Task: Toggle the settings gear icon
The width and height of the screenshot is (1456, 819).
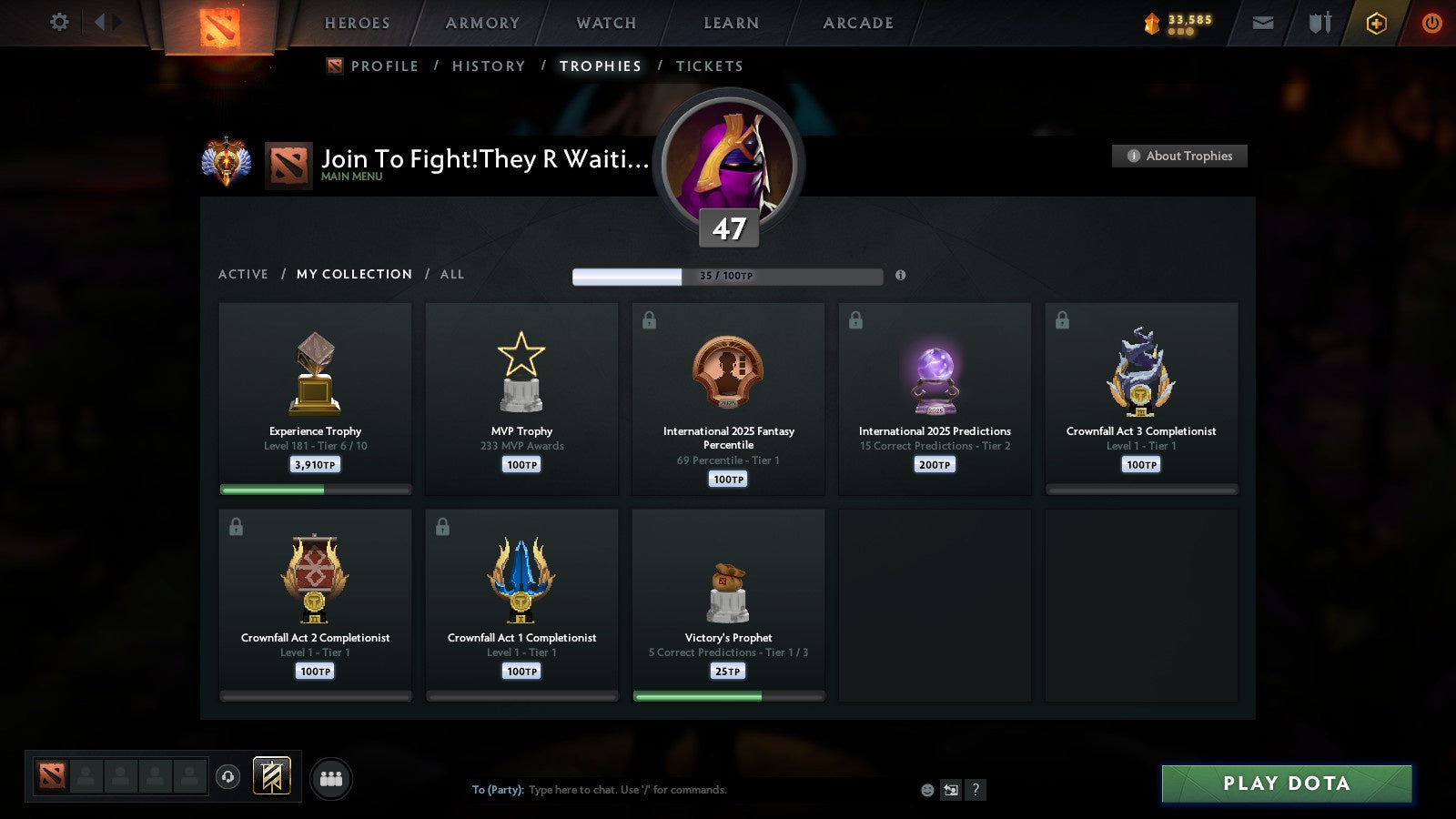Action: pyautogui.click(x=58, y=23)
